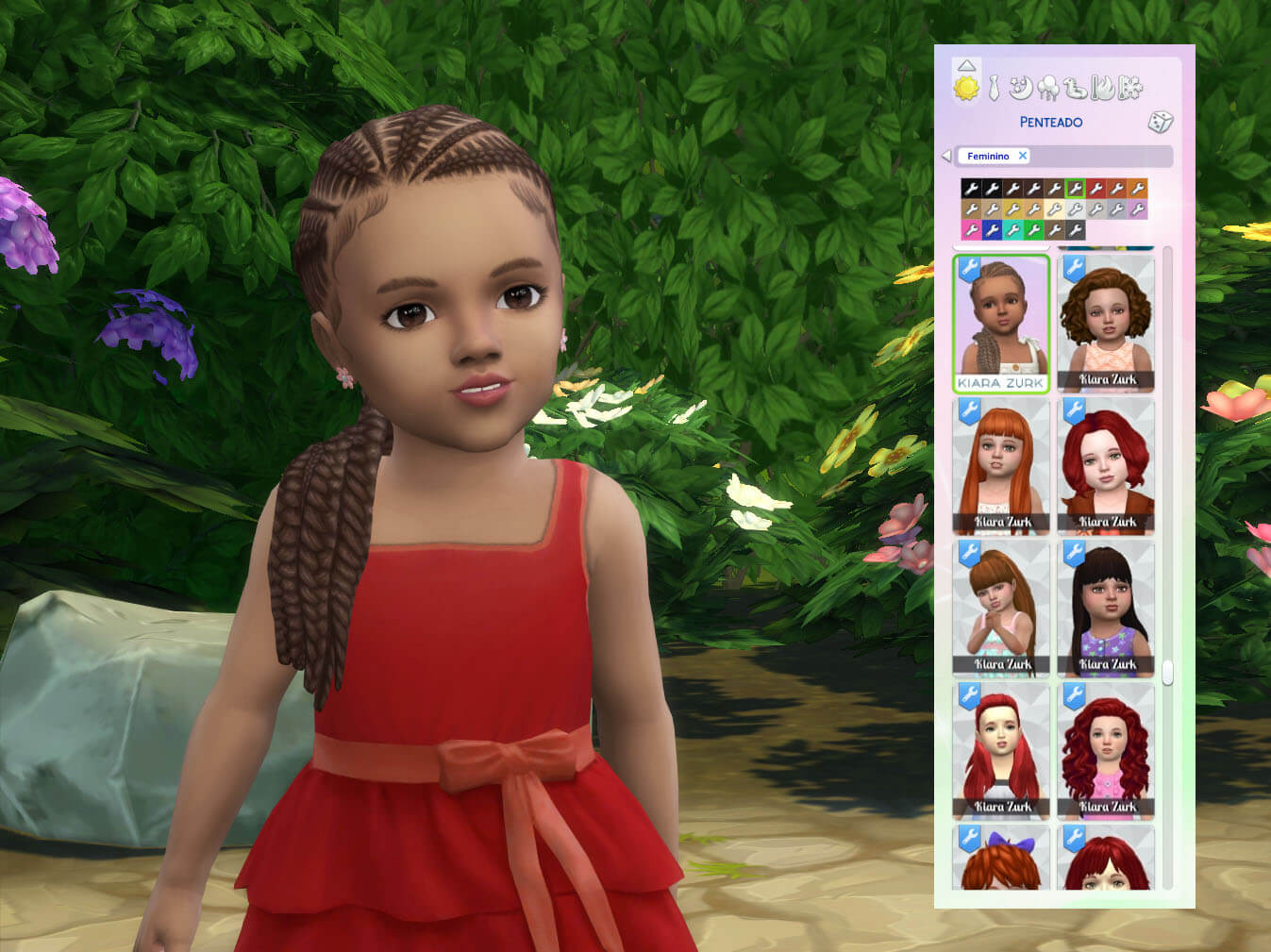Select the short brown curly hairstyle

(x=1106, y=323)
